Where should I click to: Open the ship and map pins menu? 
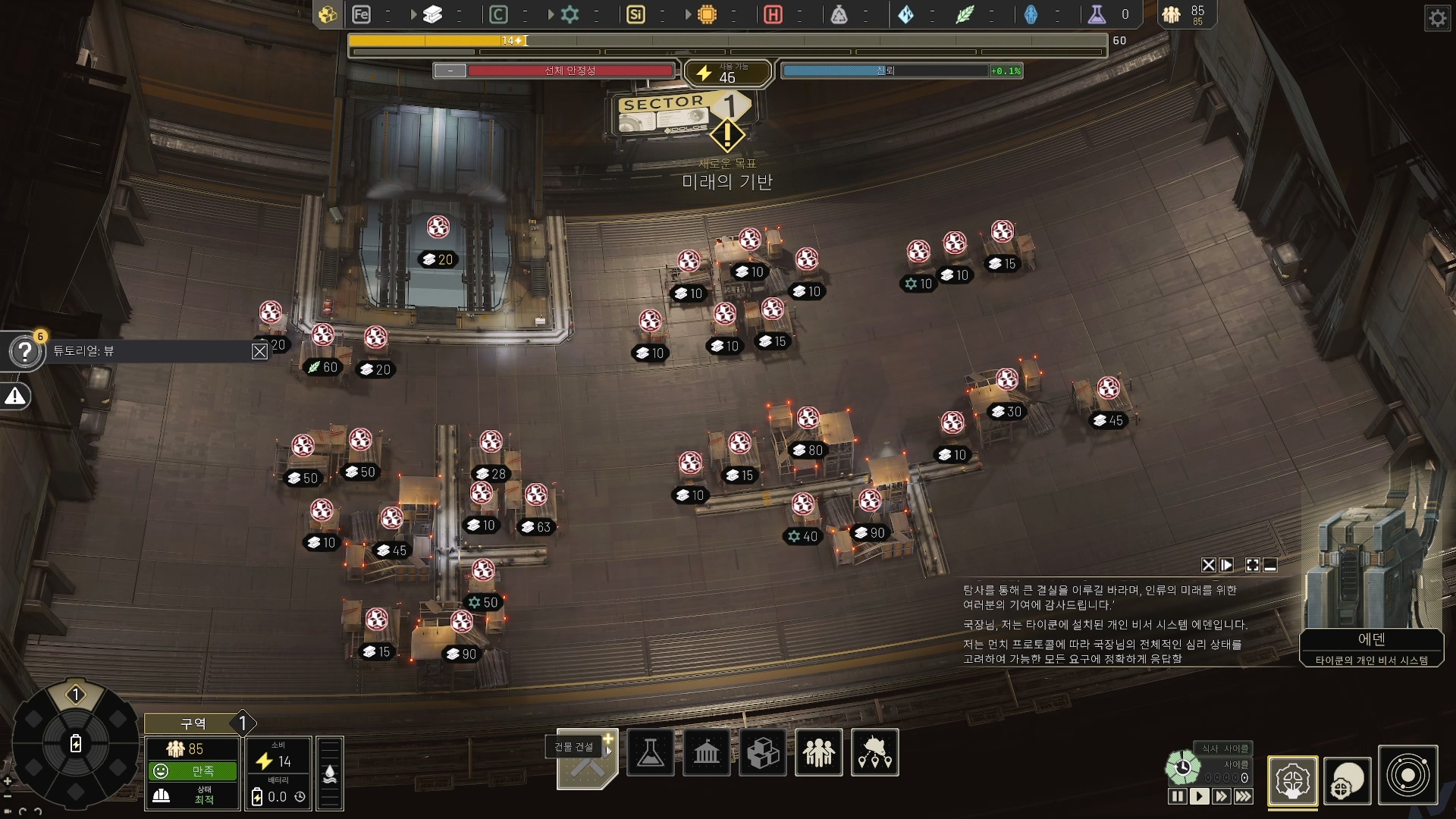click(x=874, y=752)
